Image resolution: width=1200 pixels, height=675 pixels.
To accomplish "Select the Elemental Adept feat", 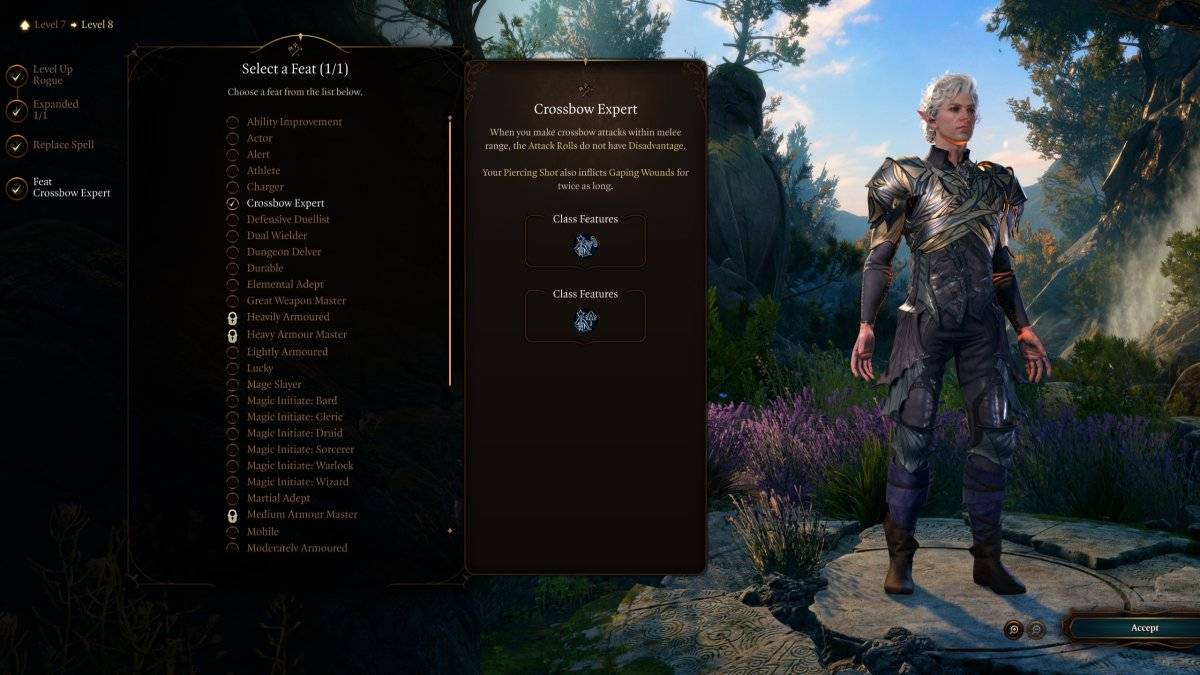I will [x=285, y=284].
